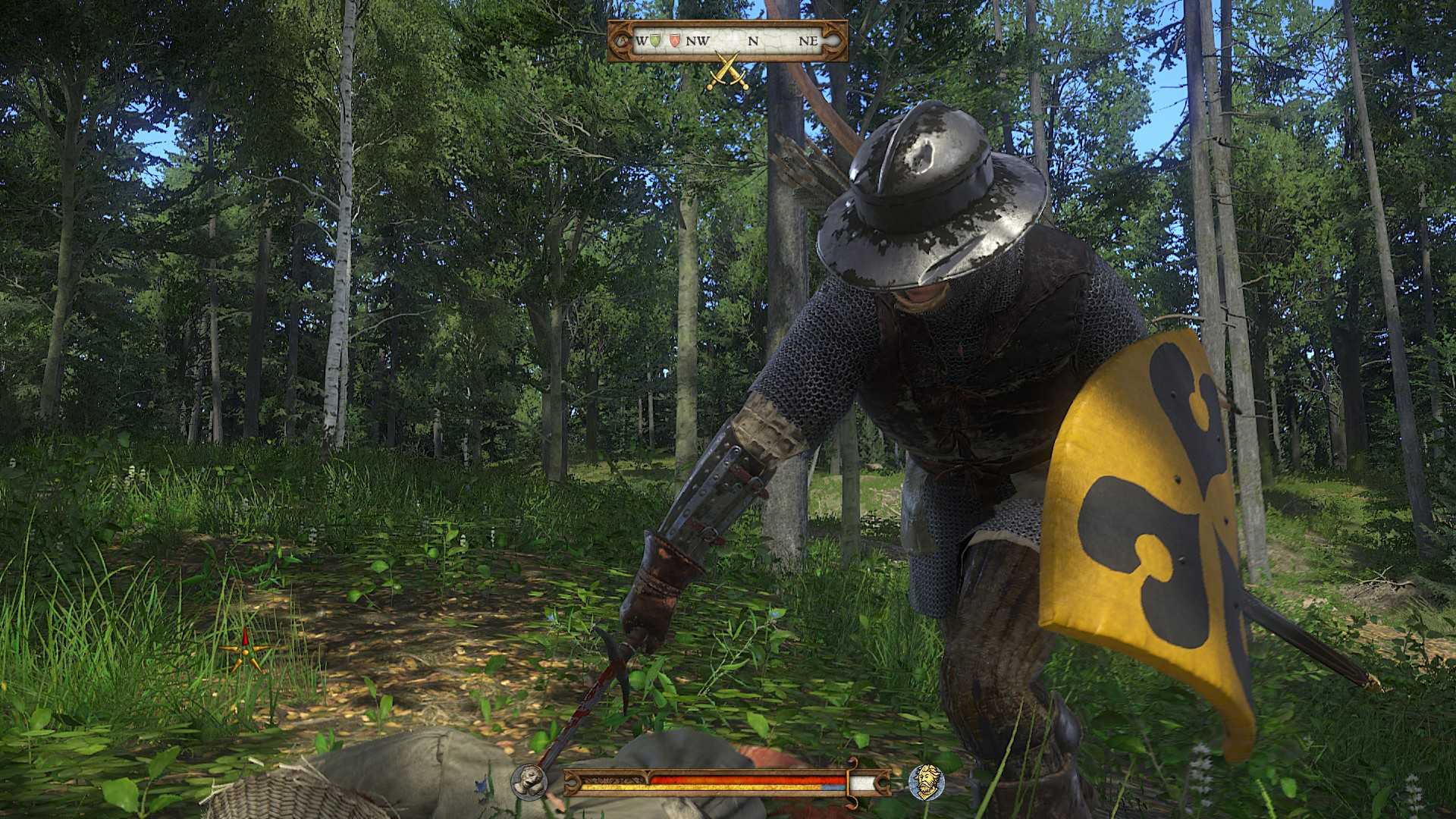
Task: Select the red shield marker on the compass
Action: tap(673, 41)
